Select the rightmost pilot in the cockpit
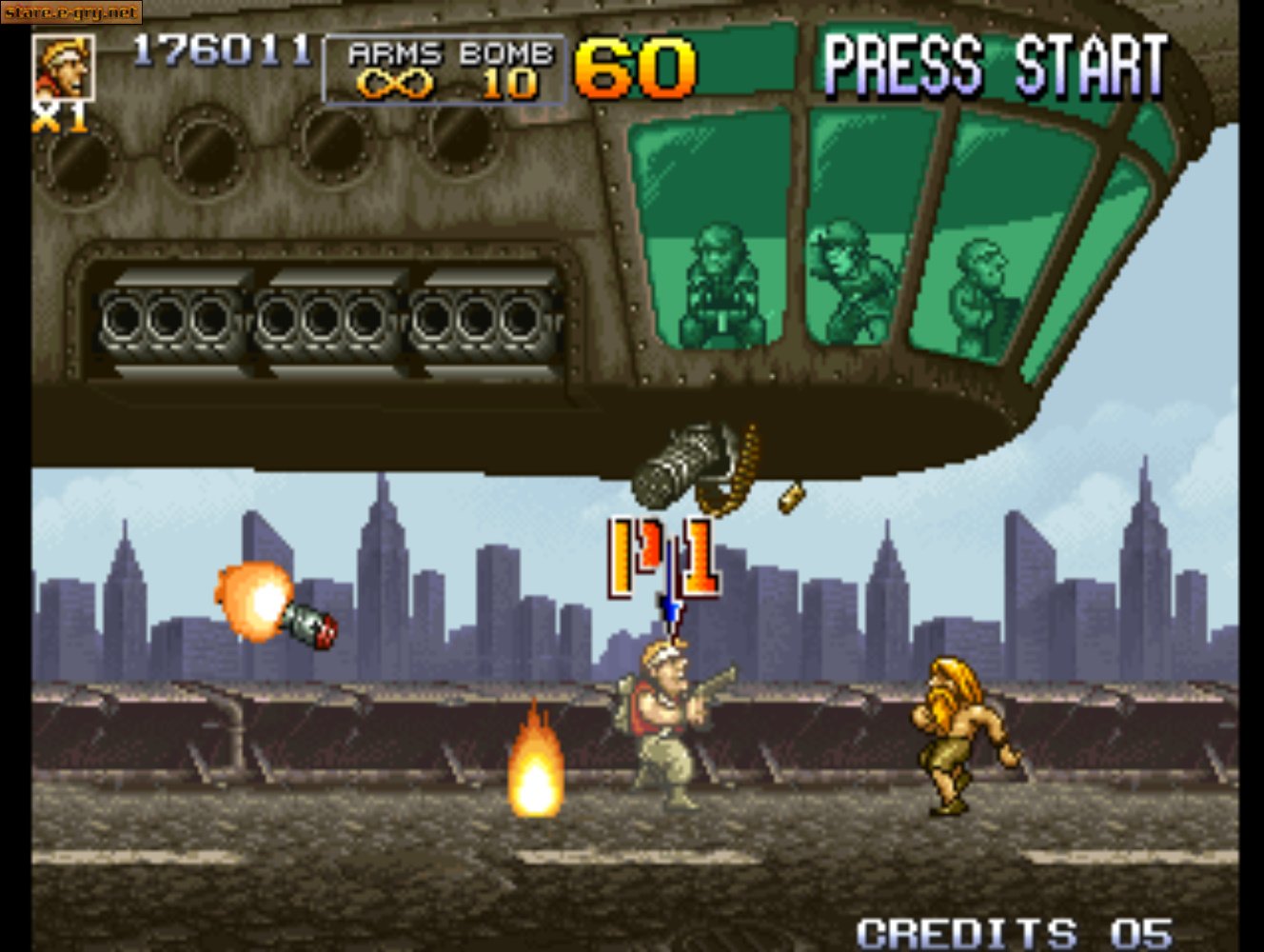The height and width of the screenshot is (952, 1264). 980,276
